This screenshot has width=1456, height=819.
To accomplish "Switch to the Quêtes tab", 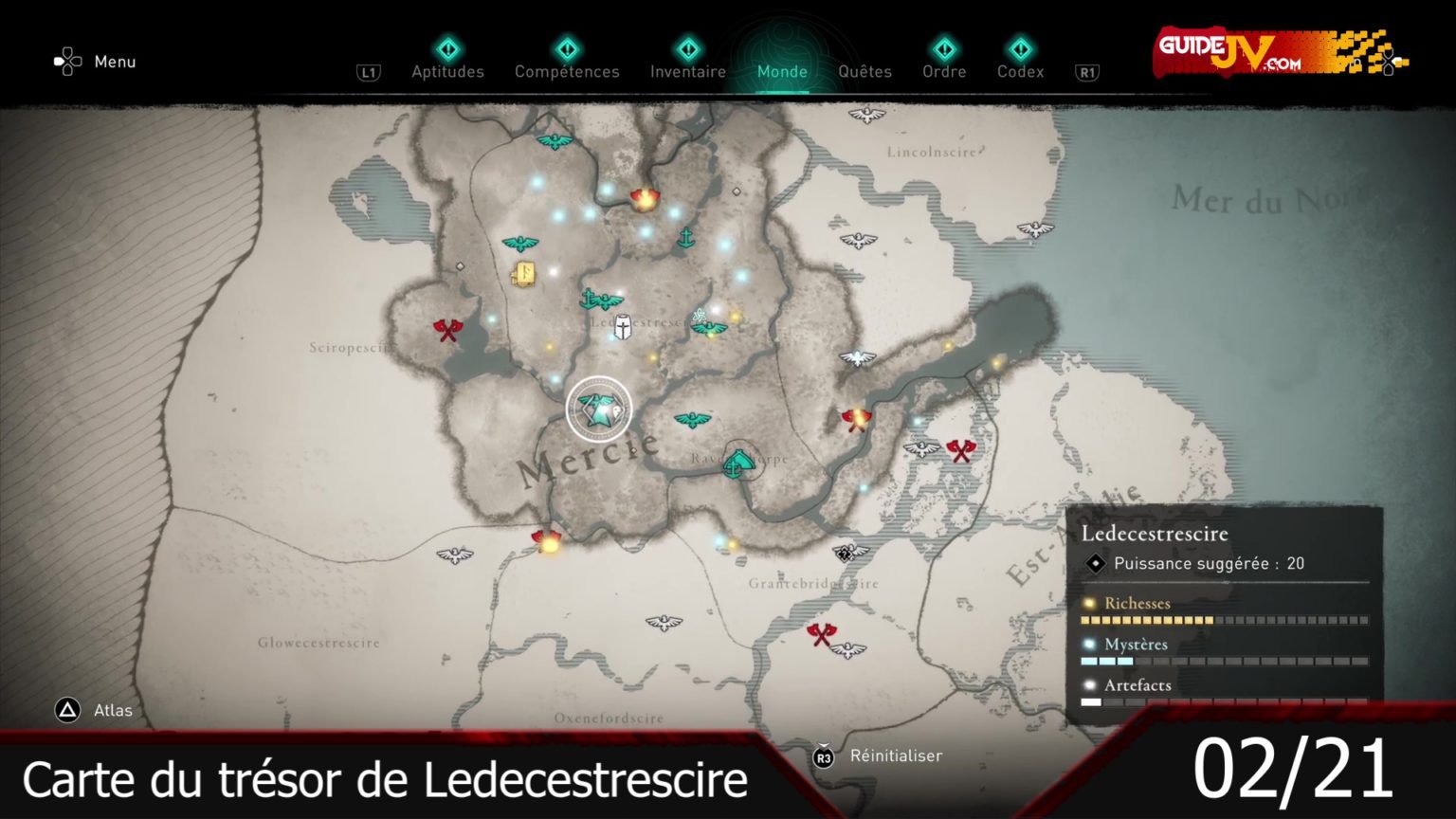I will point(864,71).
